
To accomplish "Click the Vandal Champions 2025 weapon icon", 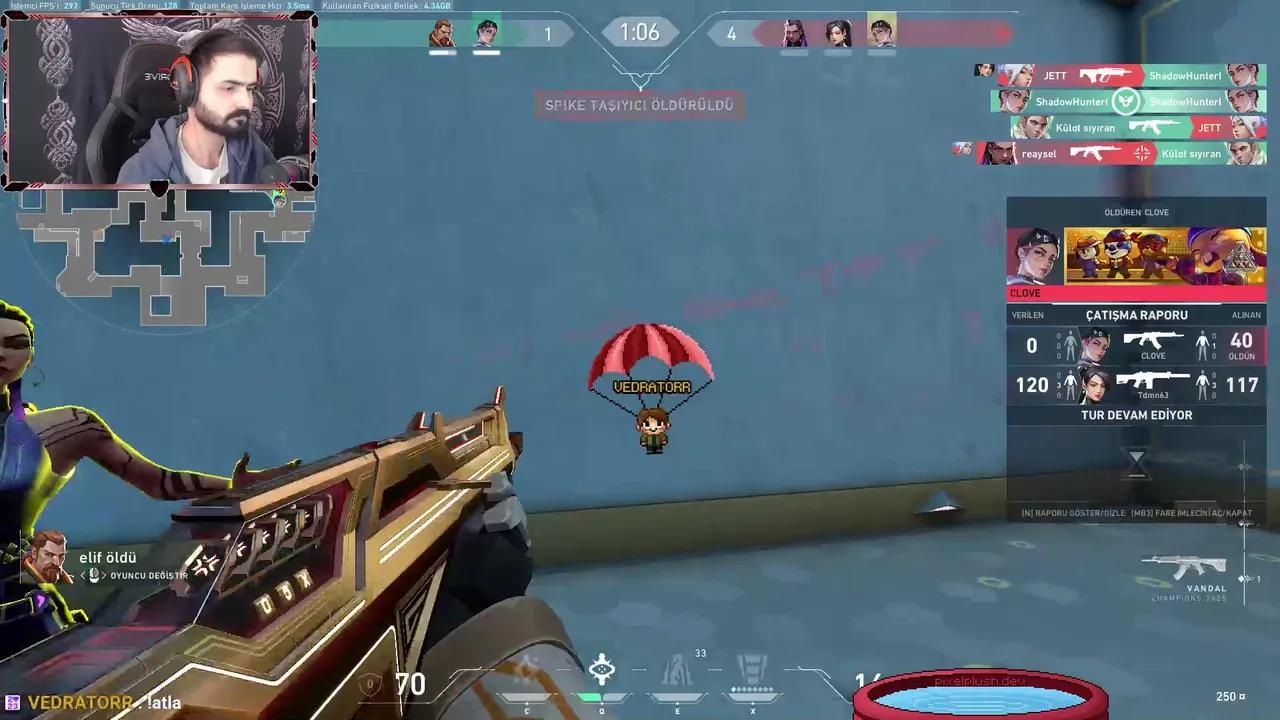I will 1185,565.
